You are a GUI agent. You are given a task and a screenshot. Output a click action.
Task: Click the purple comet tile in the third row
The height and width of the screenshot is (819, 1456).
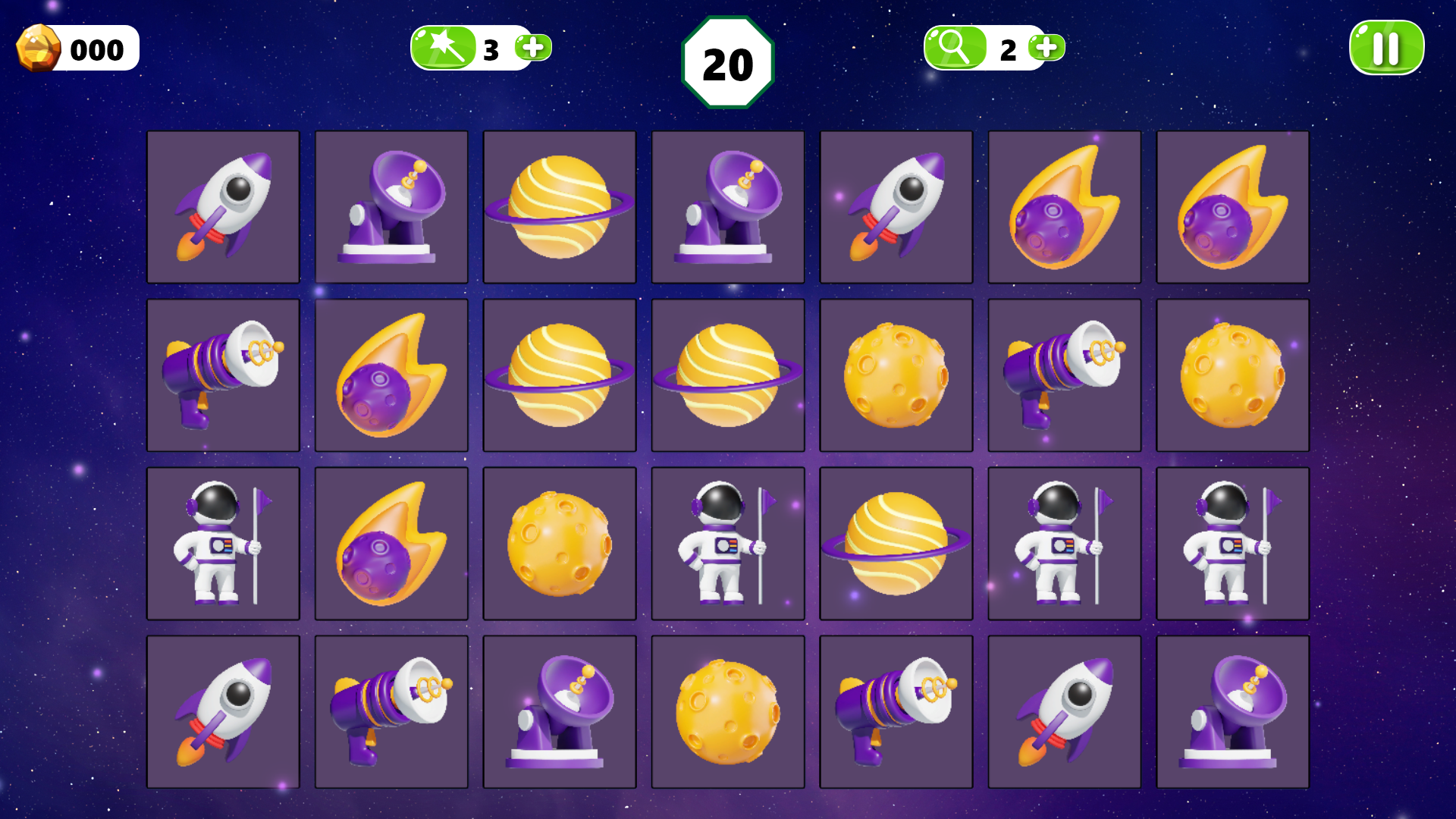point(391,542)
